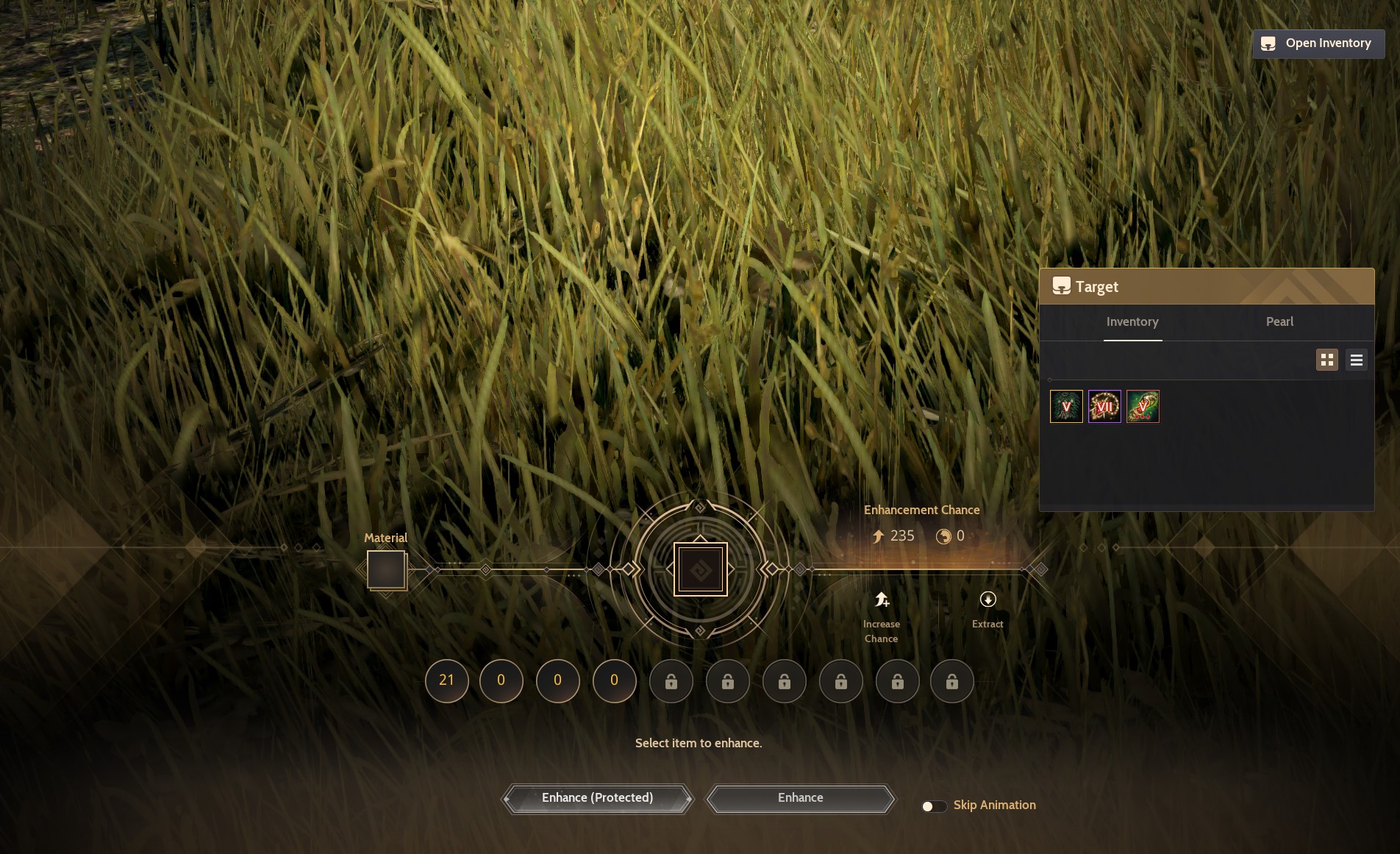Click the Extract button
This screenshot has height=854, width=1400.
point(988,610)
